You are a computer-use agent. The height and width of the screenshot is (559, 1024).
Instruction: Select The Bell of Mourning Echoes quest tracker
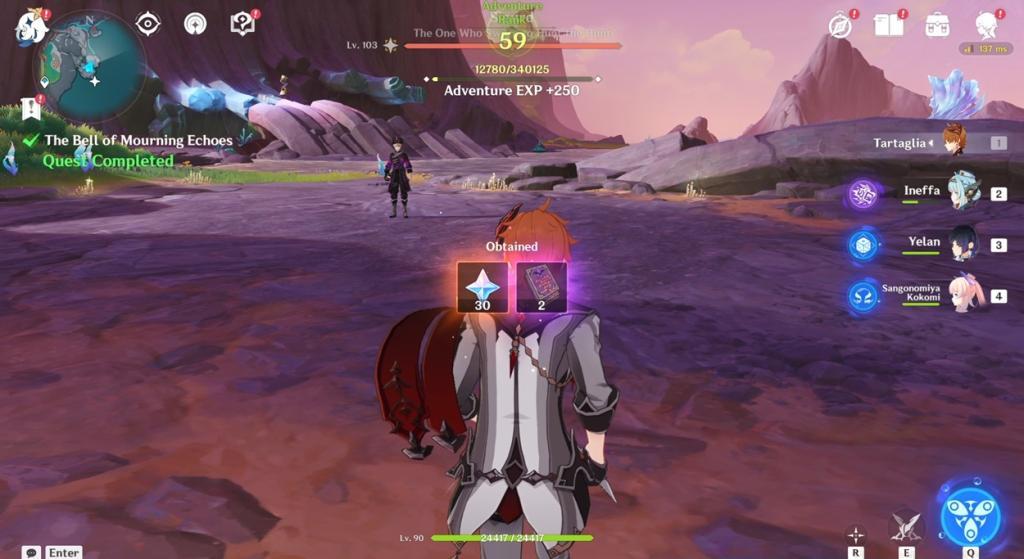(137, 141)
